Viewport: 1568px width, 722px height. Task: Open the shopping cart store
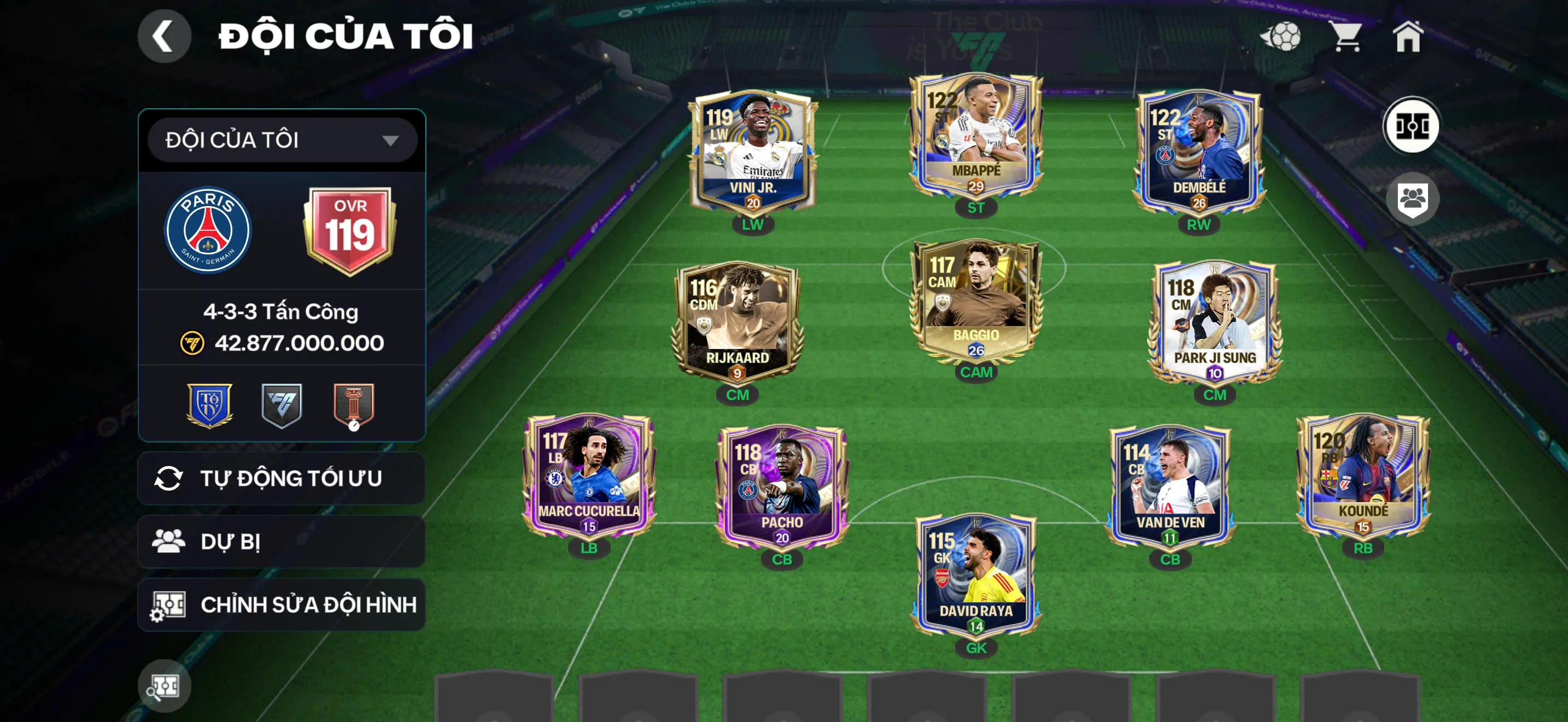point(1346,37)
